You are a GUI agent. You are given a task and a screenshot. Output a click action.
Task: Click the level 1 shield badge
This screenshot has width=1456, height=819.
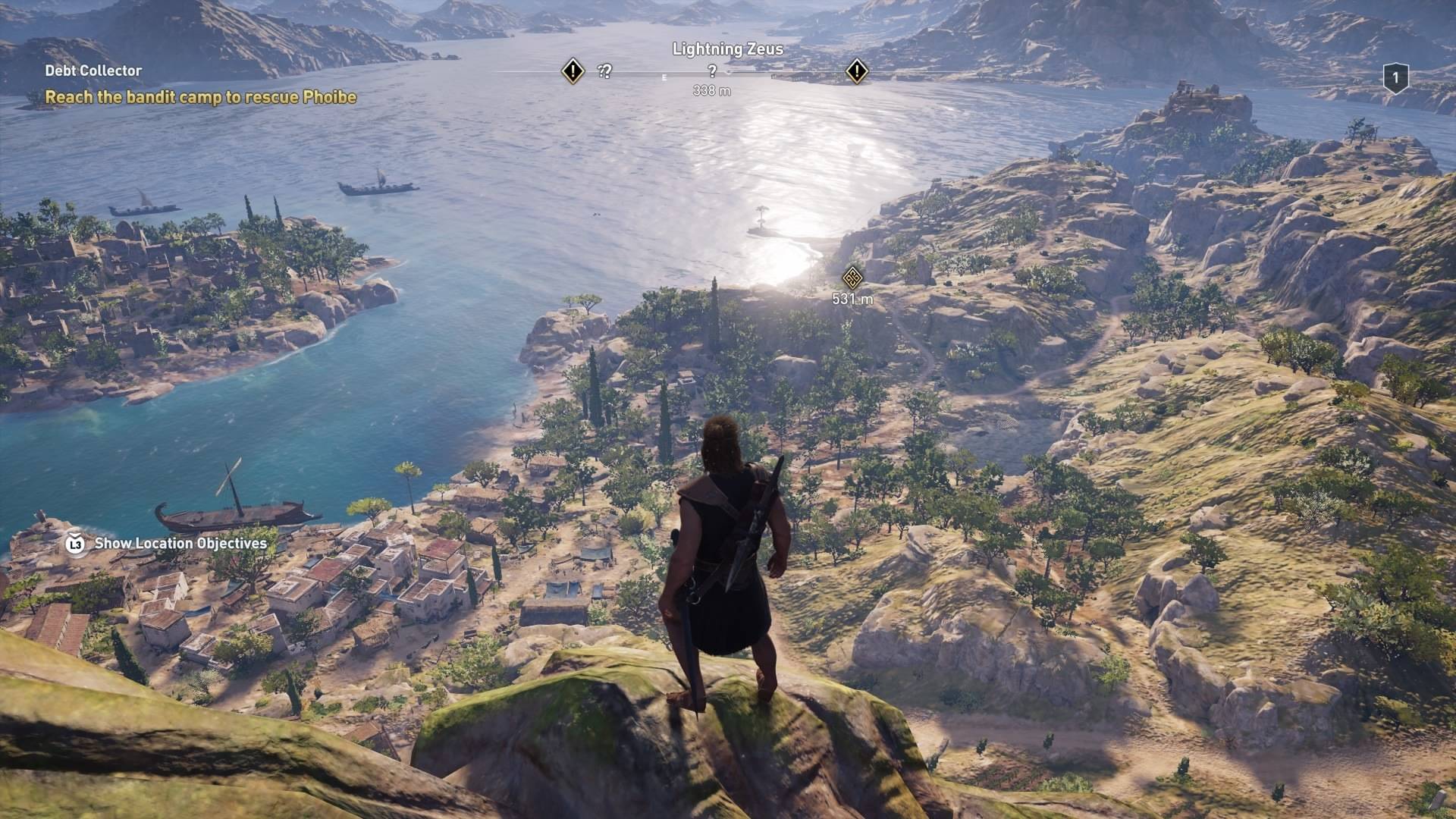click(x=1395, y=78)
